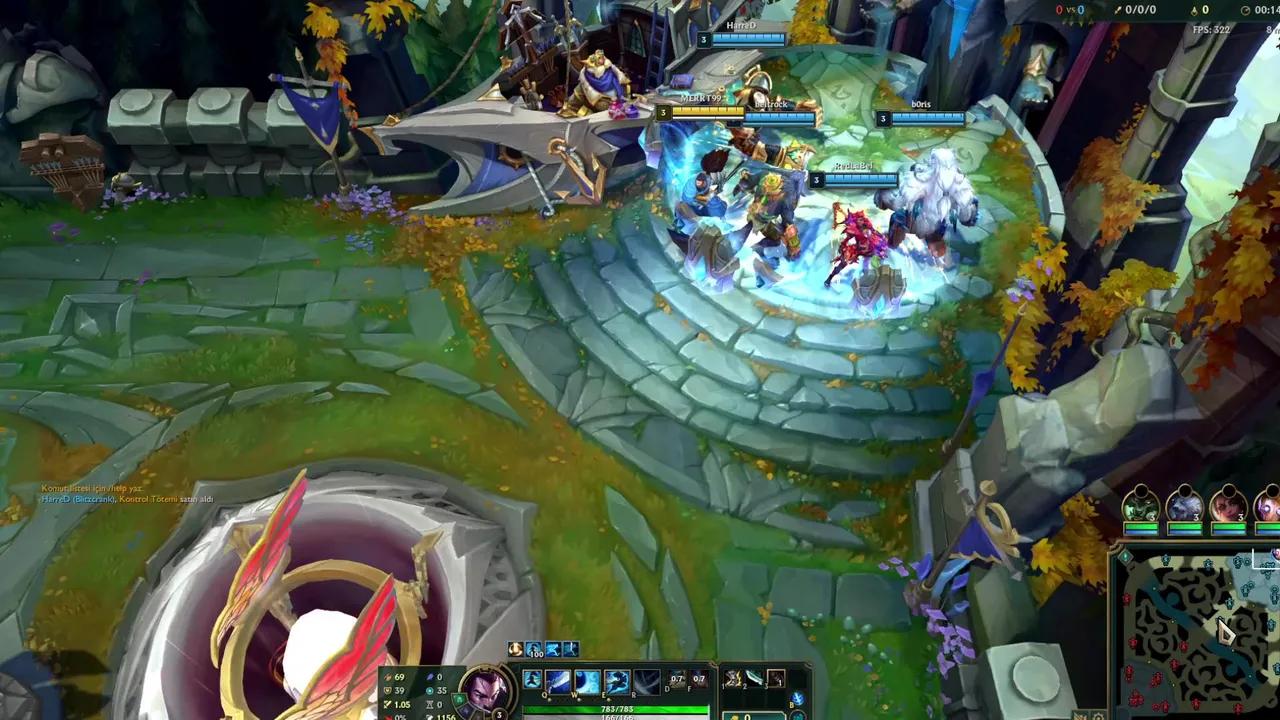
Task: Select the ally portrait showing level 3
Action: (1141, 503)
